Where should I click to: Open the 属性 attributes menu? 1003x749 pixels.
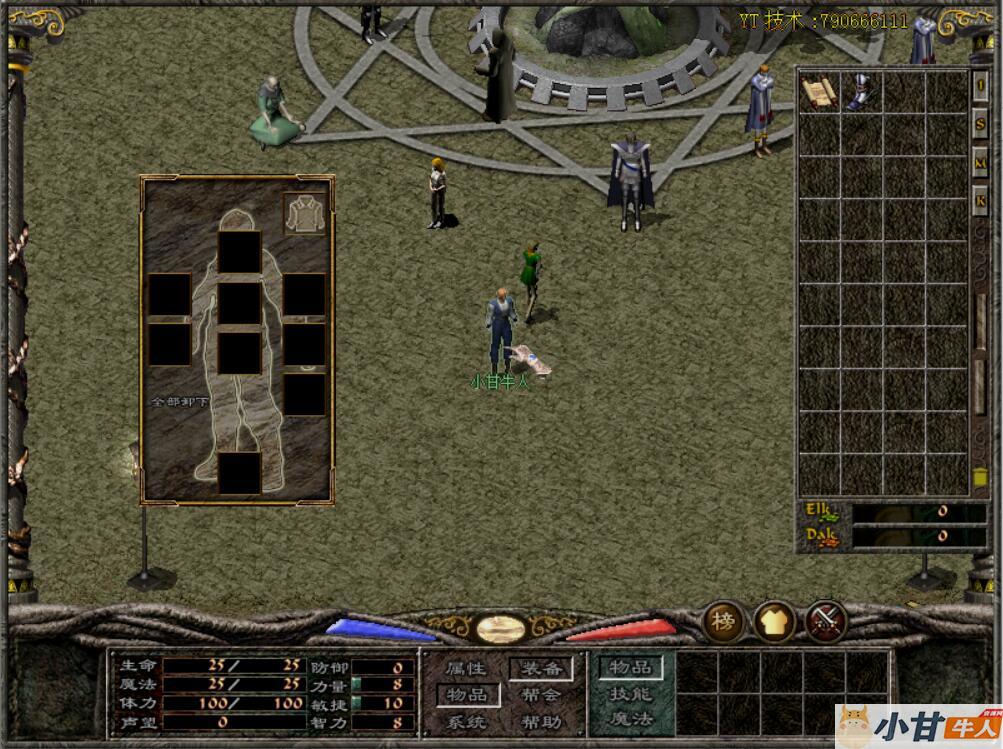[x=466, y=668]
